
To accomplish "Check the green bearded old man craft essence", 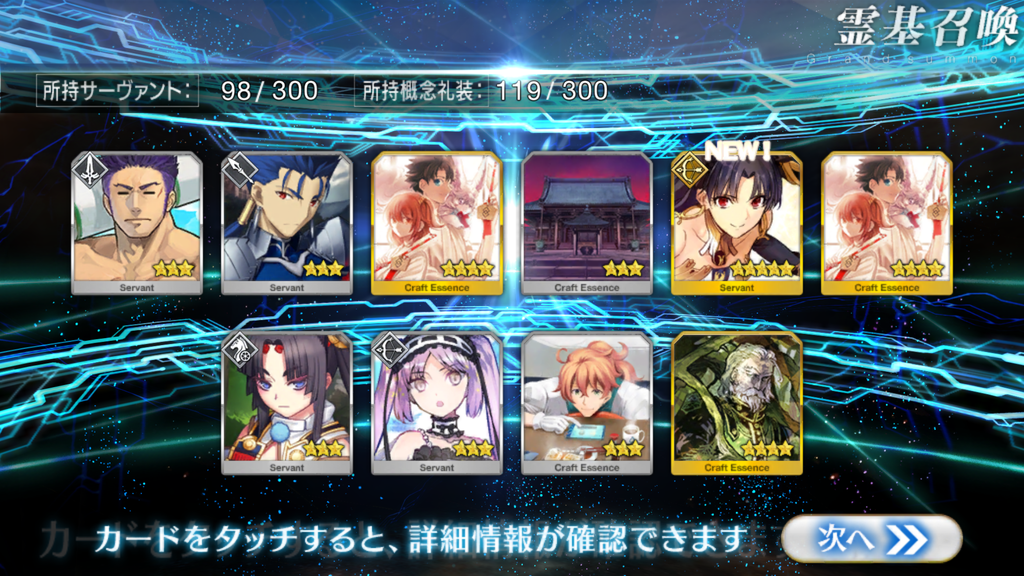I will click(737, 402).
